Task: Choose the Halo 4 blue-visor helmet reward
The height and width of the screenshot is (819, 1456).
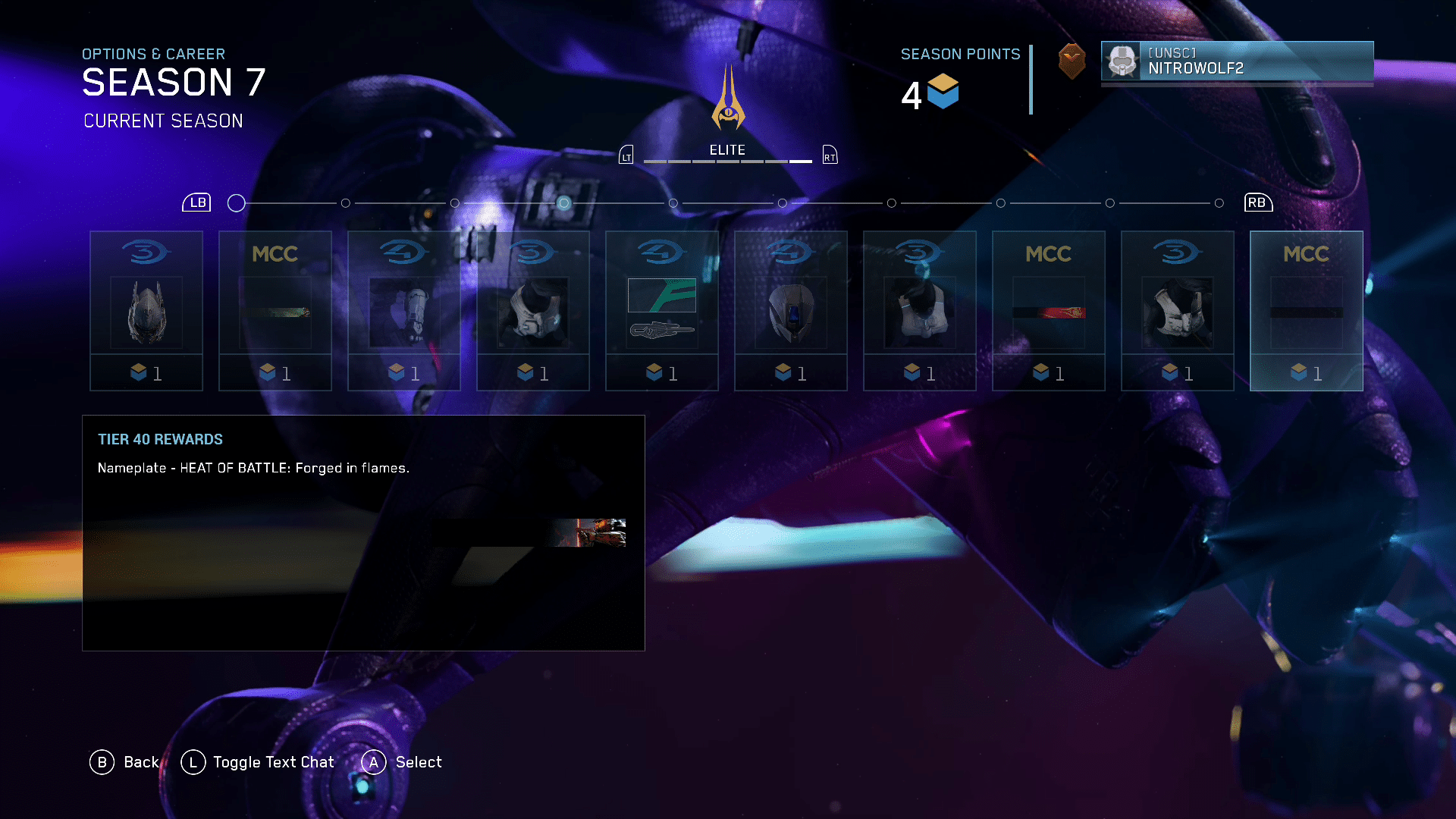Action: [x=791, y=310]
